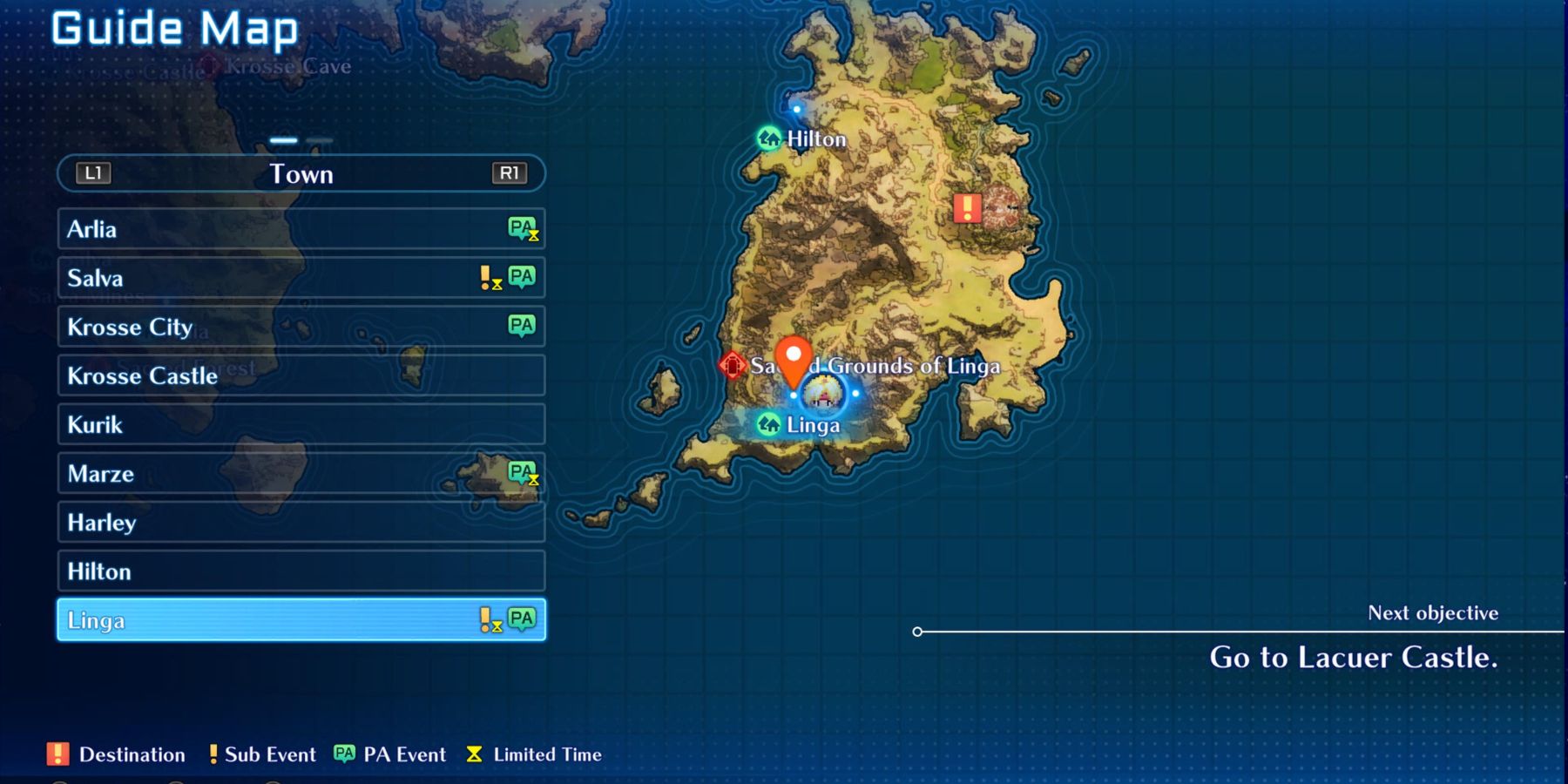Screen dimensions: 1568x784
Task: Click the PA Event legend icon in the footer
Action: pyautogui.click(x=342, y=754)
